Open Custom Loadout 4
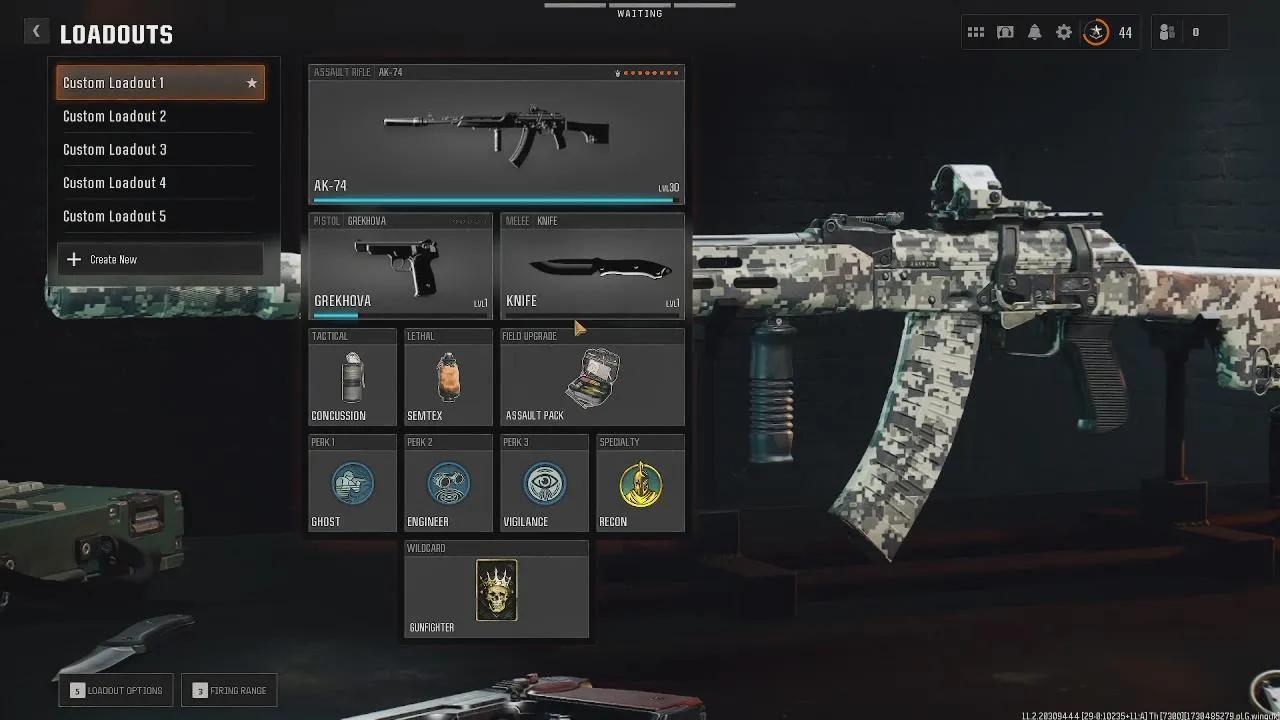The width and height of the screenshot is (1280, 720). tap(160, 183)
